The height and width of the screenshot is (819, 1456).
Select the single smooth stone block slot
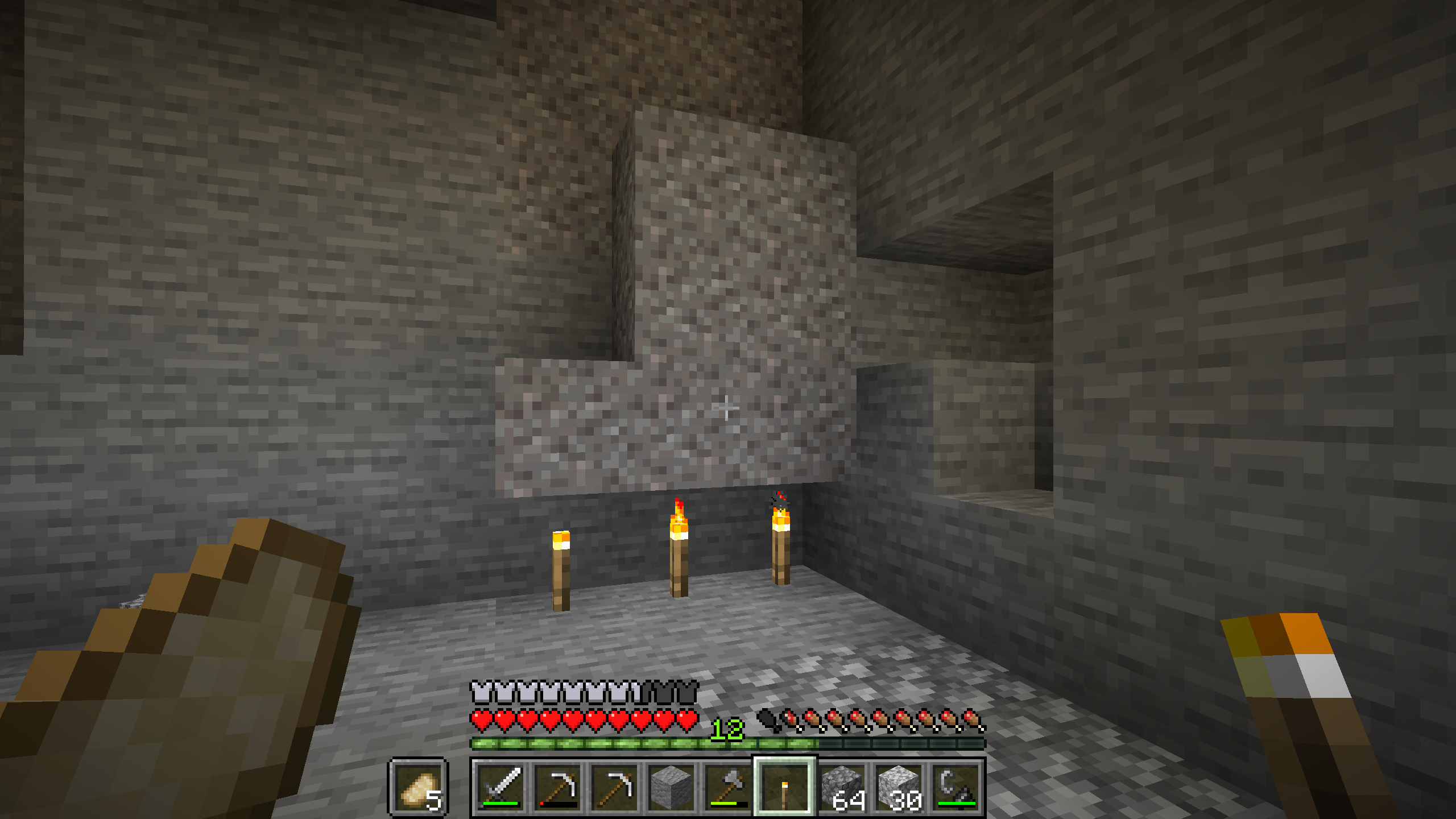coord(671,787)
